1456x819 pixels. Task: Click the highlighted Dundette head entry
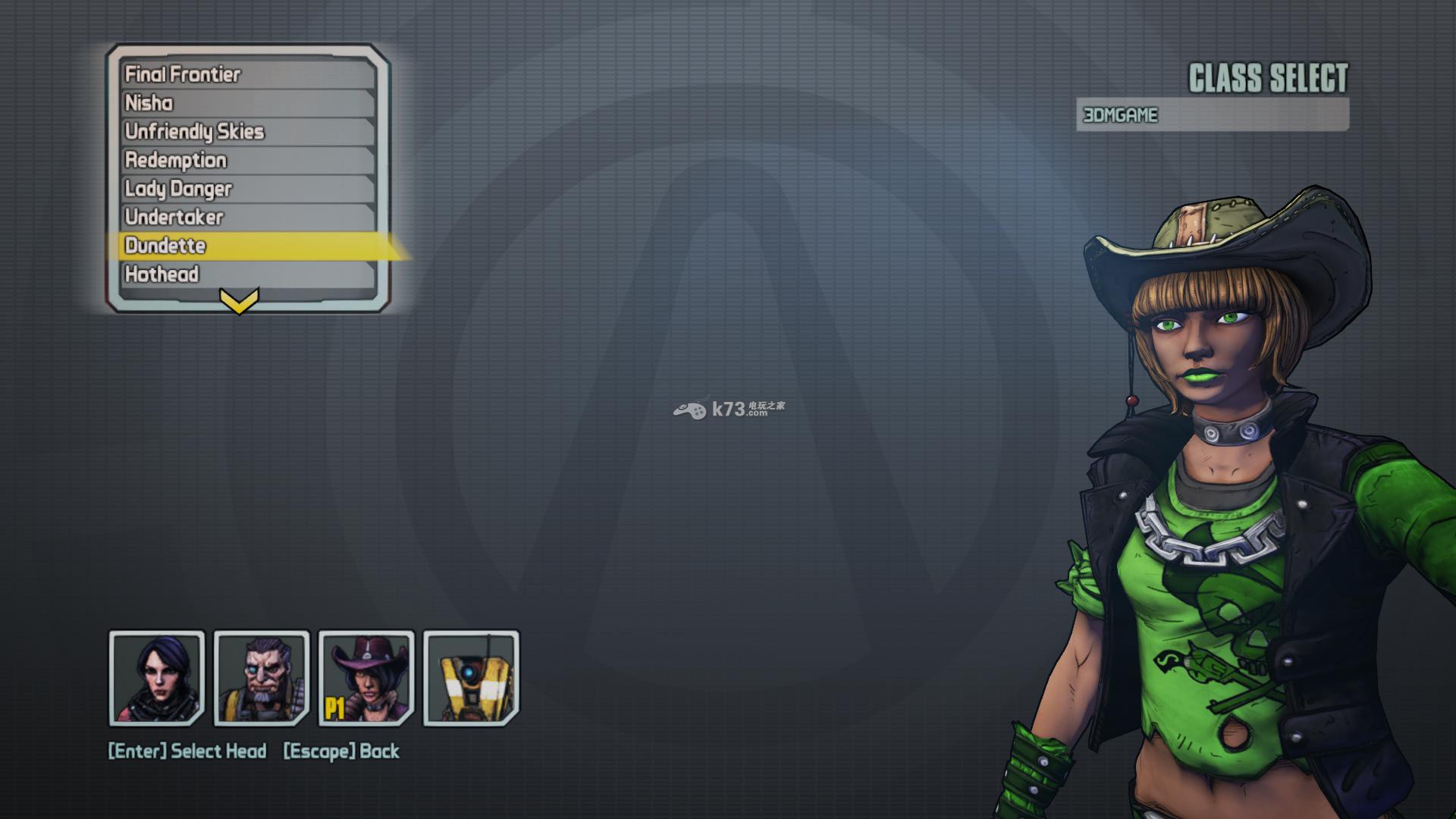click(249, 246)
